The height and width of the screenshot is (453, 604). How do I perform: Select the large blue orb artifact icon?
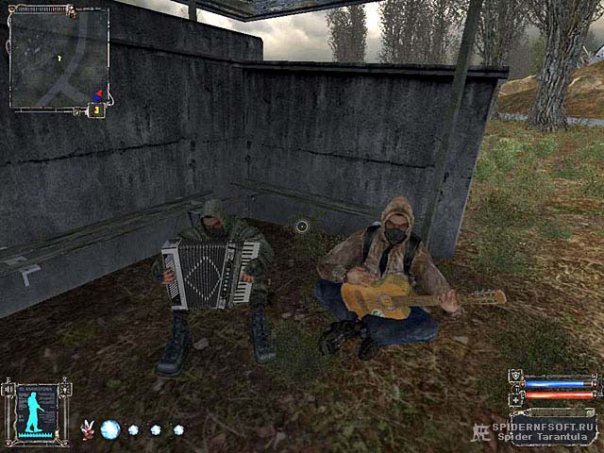[x=110, y=430]
